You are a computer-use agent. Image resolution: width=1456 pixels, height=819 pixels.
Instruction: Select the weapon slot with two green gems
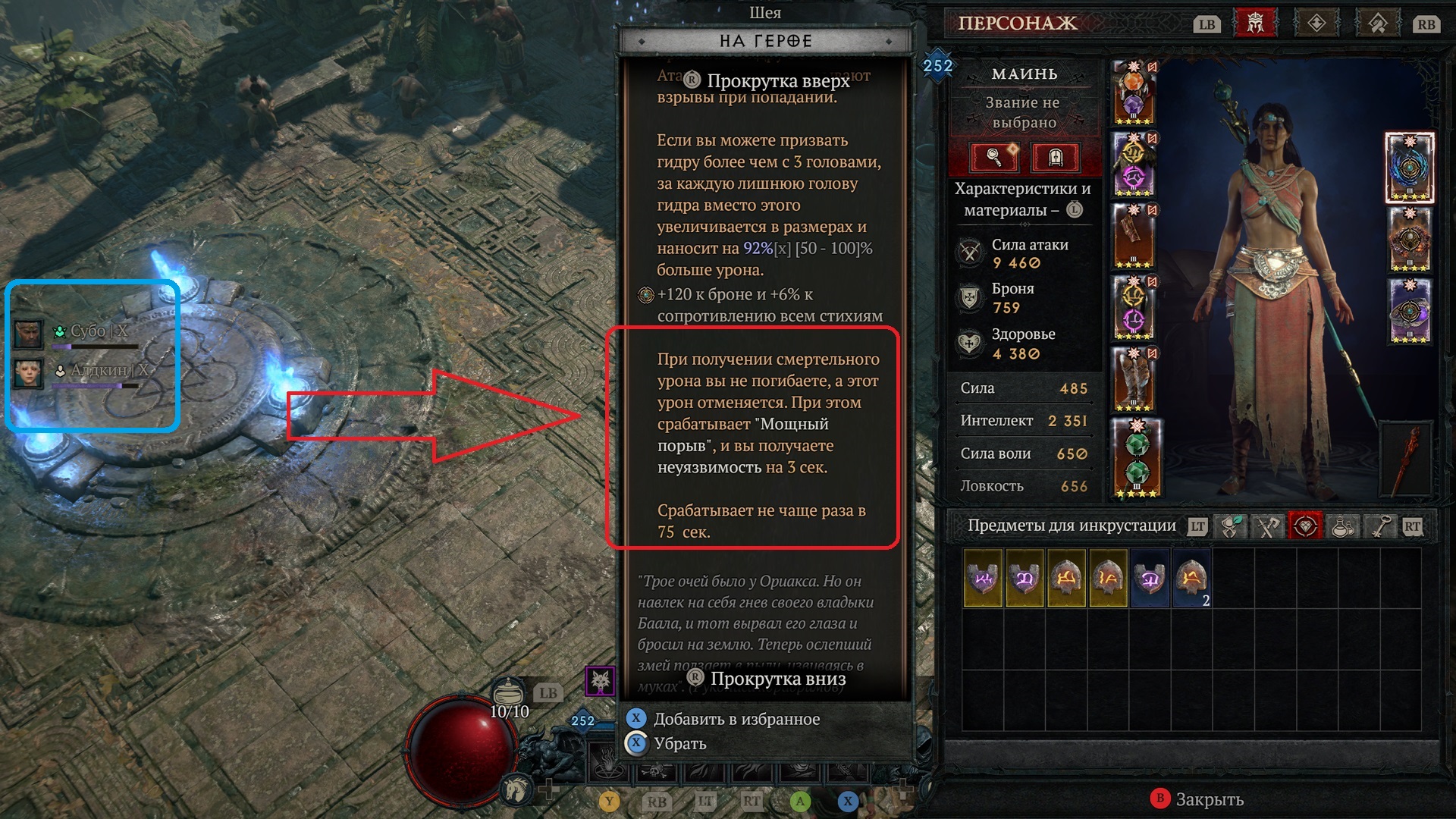click(1135, 459)
